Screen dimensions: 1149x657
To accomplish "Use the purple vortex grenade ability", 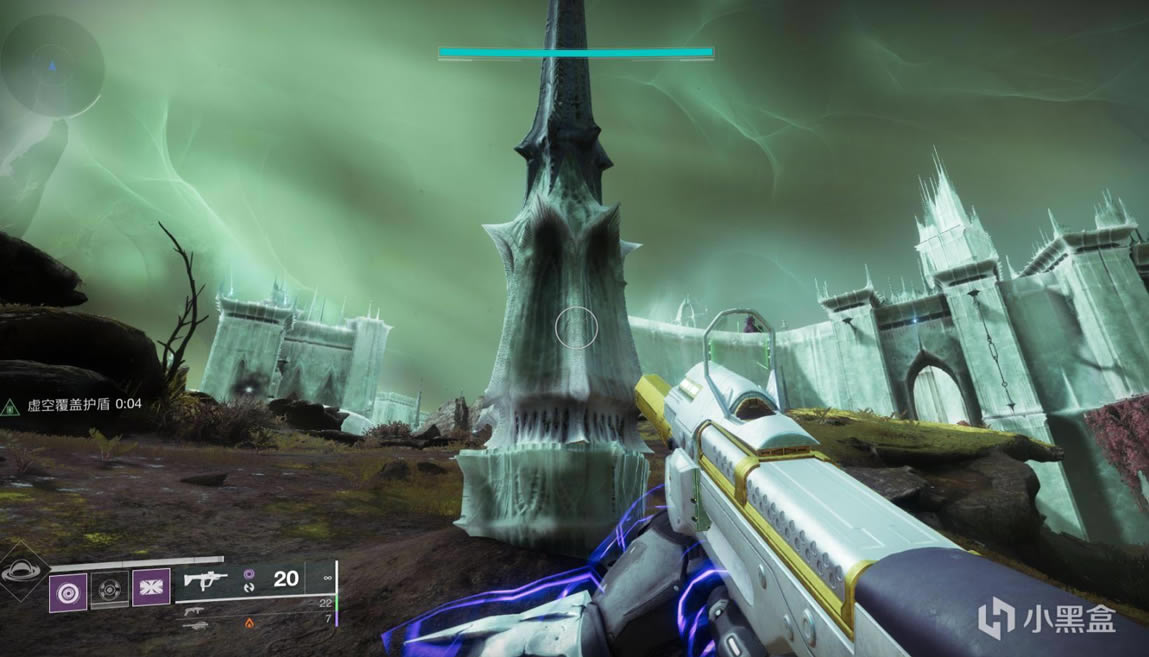I will click(x=67, y=592).
